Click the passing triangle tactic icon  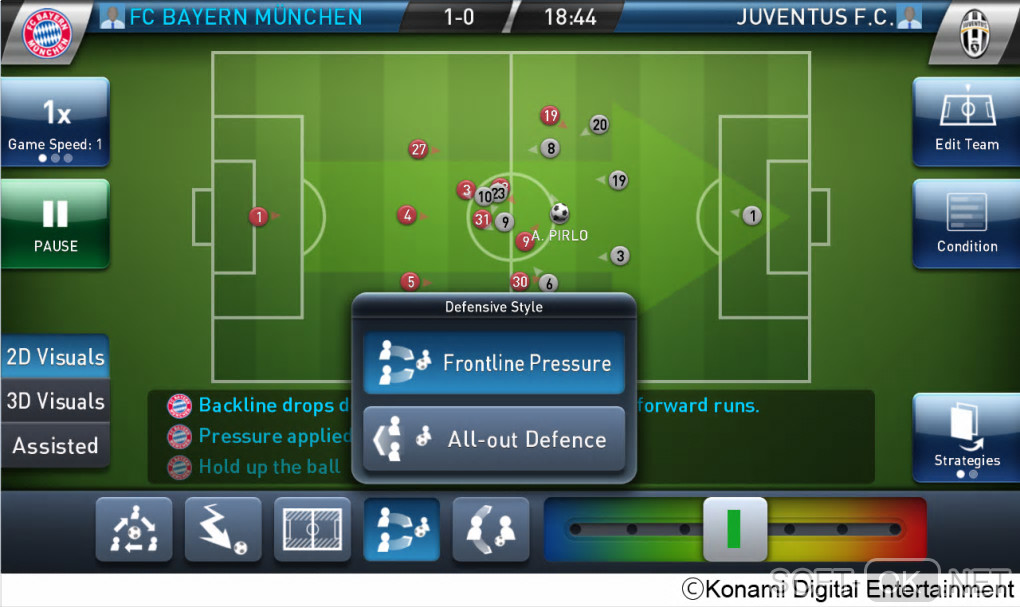[134, 529]
